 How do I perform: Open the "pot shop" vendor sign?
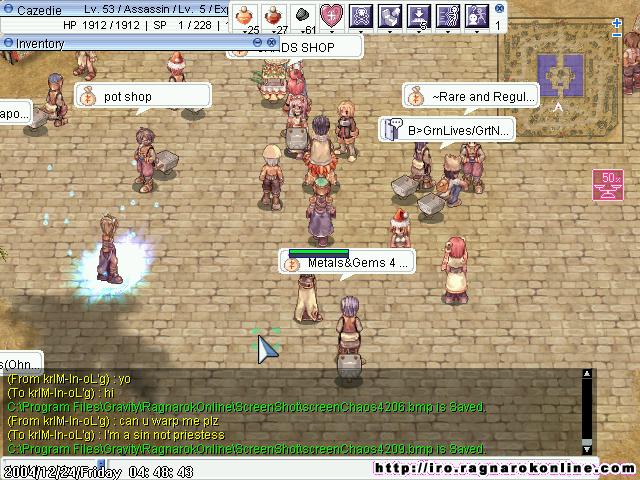[x=143, y=96]
